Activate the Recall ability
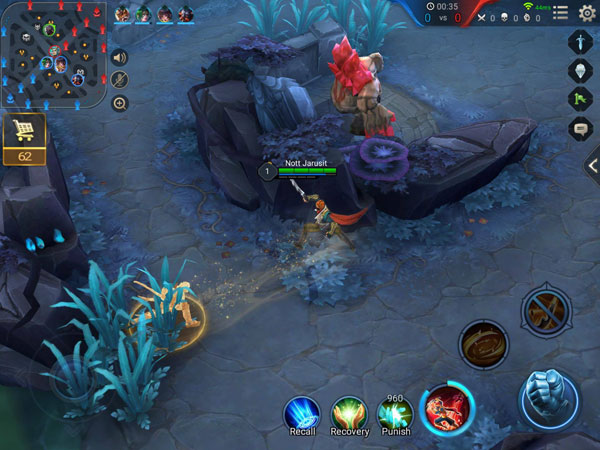The height and width of the screenshot is (450, 600). [301, 412]
